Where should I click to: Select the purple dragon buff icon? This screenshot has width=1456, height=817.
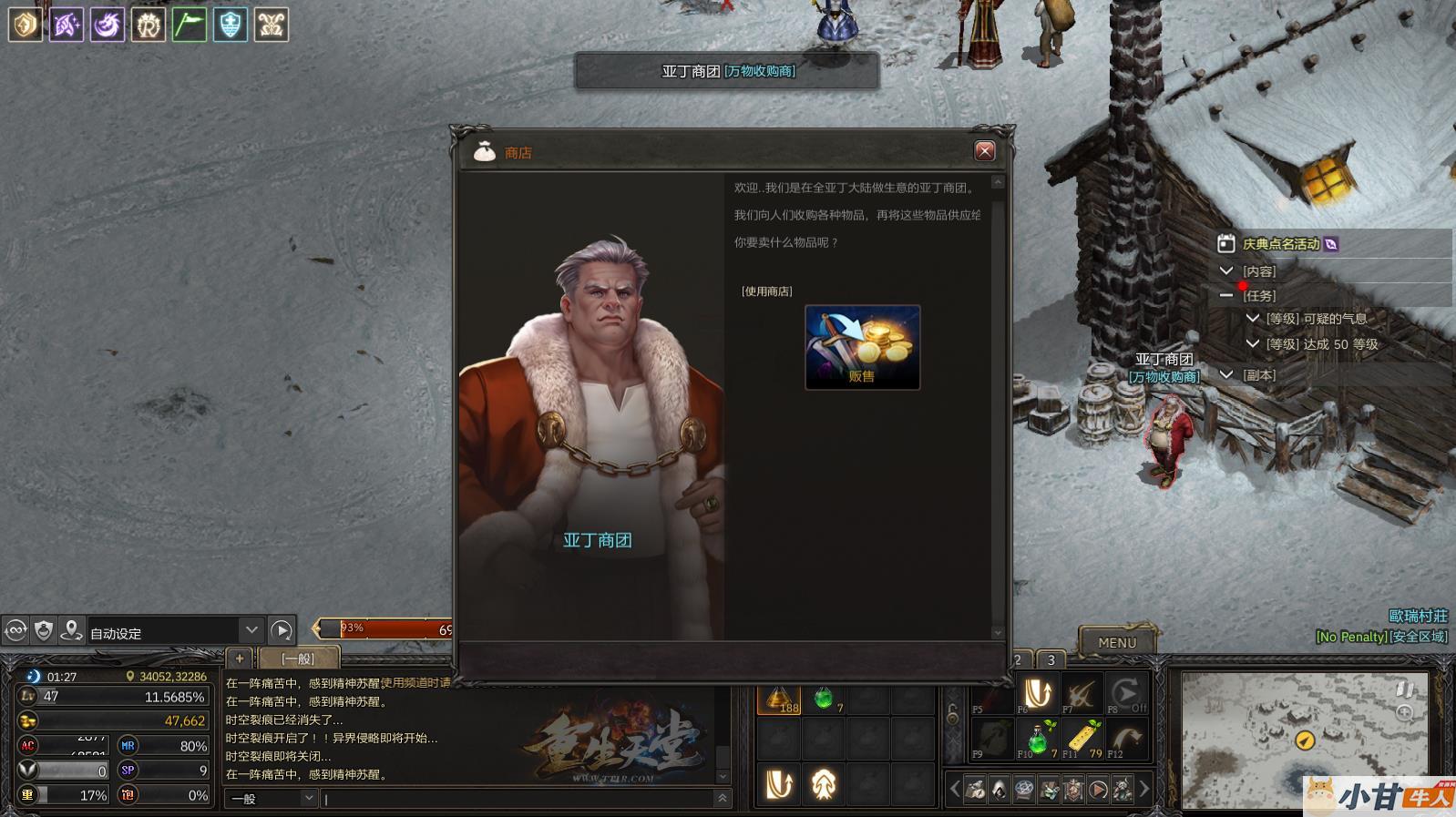coord(107,25)
